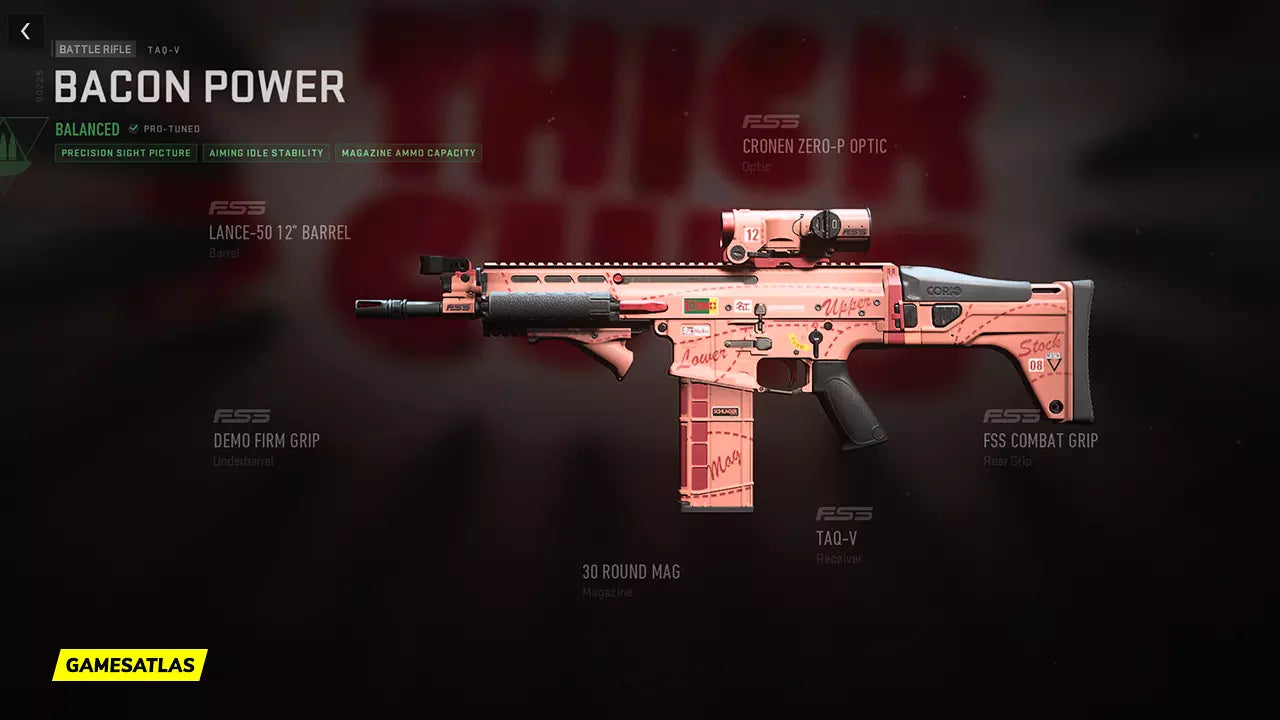Click the Precision Sight Picture tag
The width and height of the screenshot is (1280, 720).
(x=126, y=153)
